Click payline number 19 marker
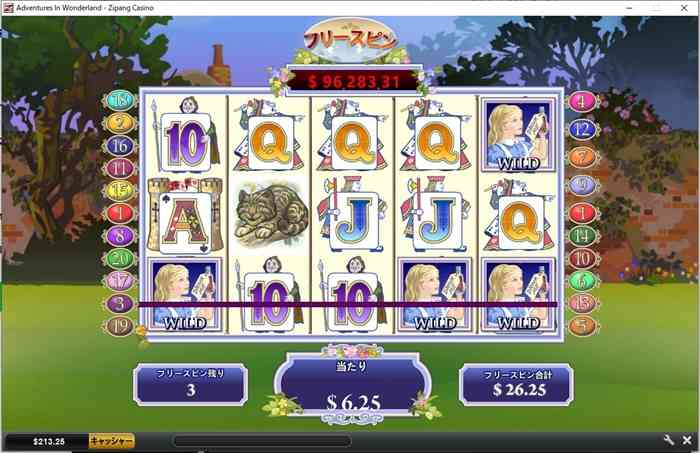This screenshot has height=453, width=700. click(x=120, y=325)
